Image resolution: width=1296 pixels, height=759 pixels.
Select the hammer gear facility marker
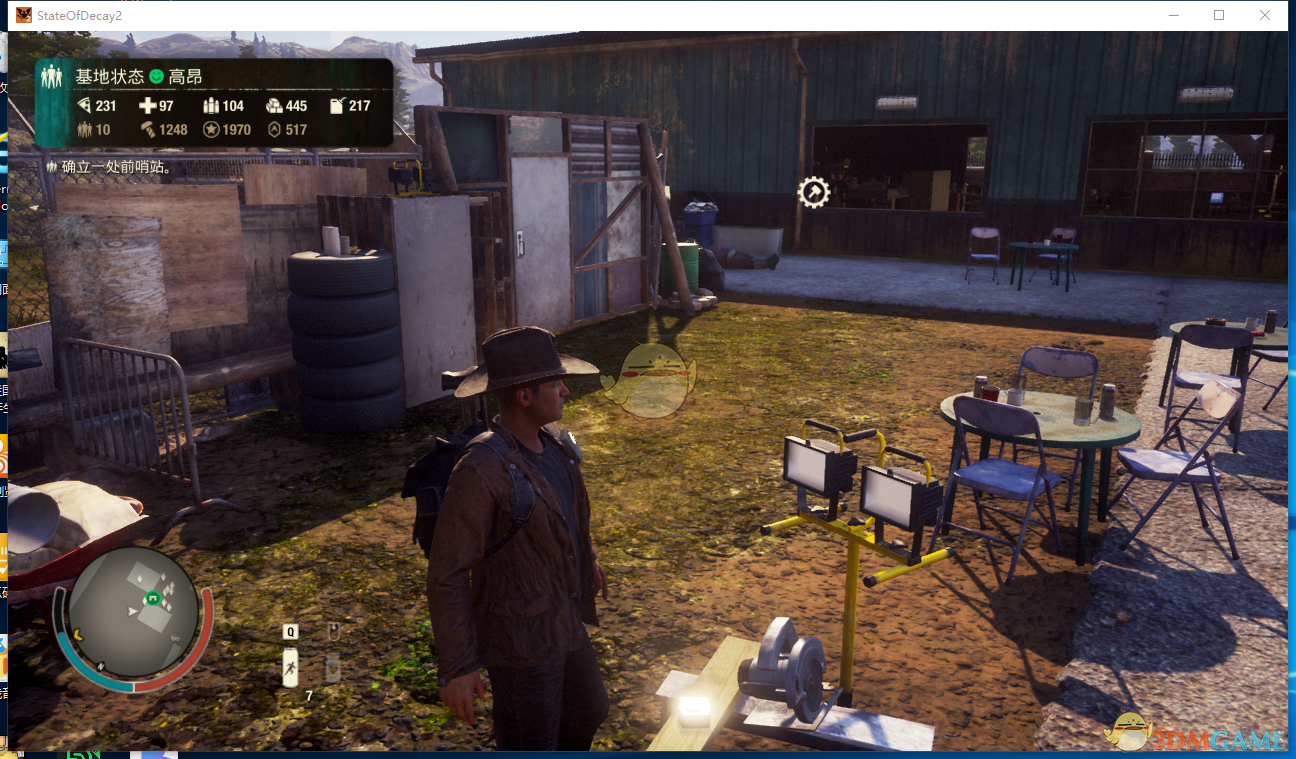click(x=813, y=192)
